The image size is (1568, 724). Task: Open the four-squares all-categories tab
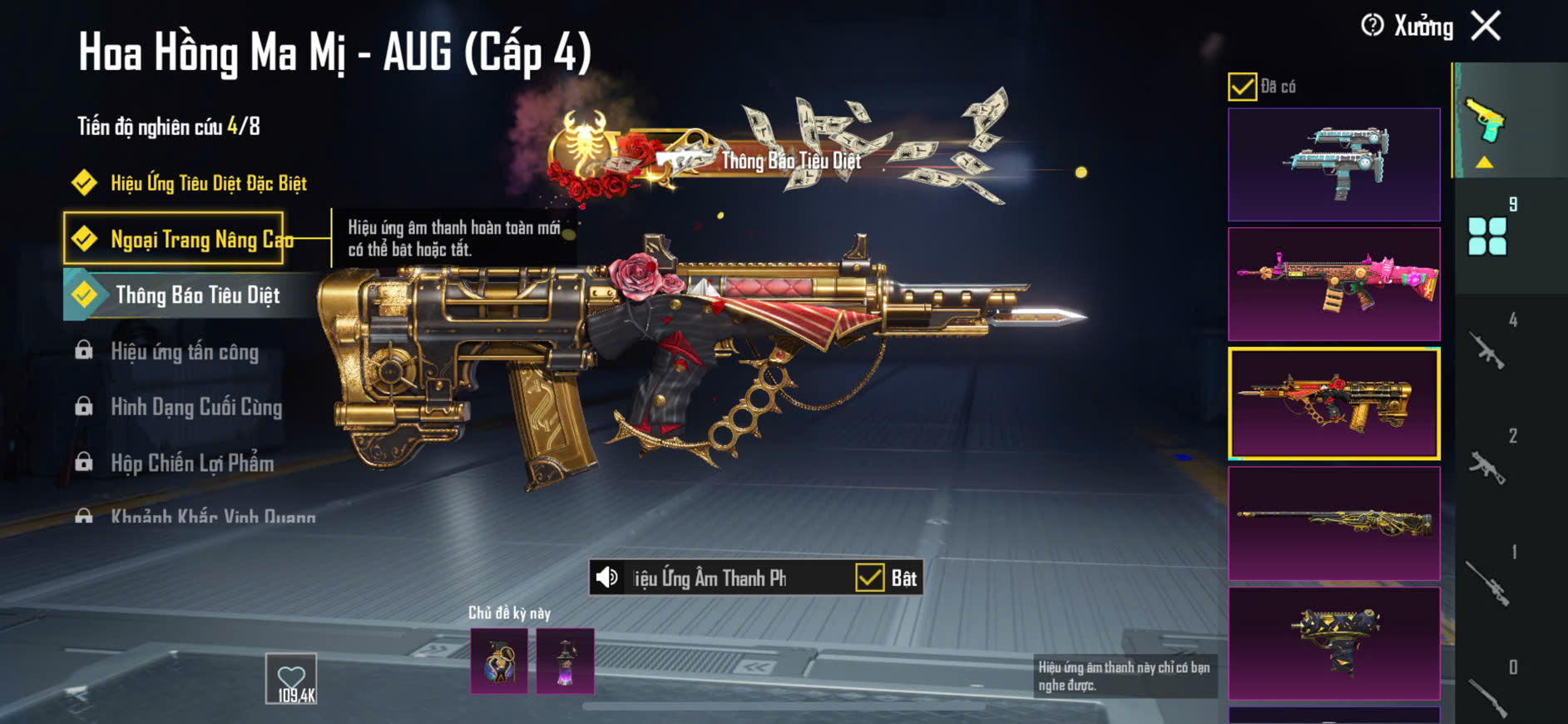(1487, 236)
